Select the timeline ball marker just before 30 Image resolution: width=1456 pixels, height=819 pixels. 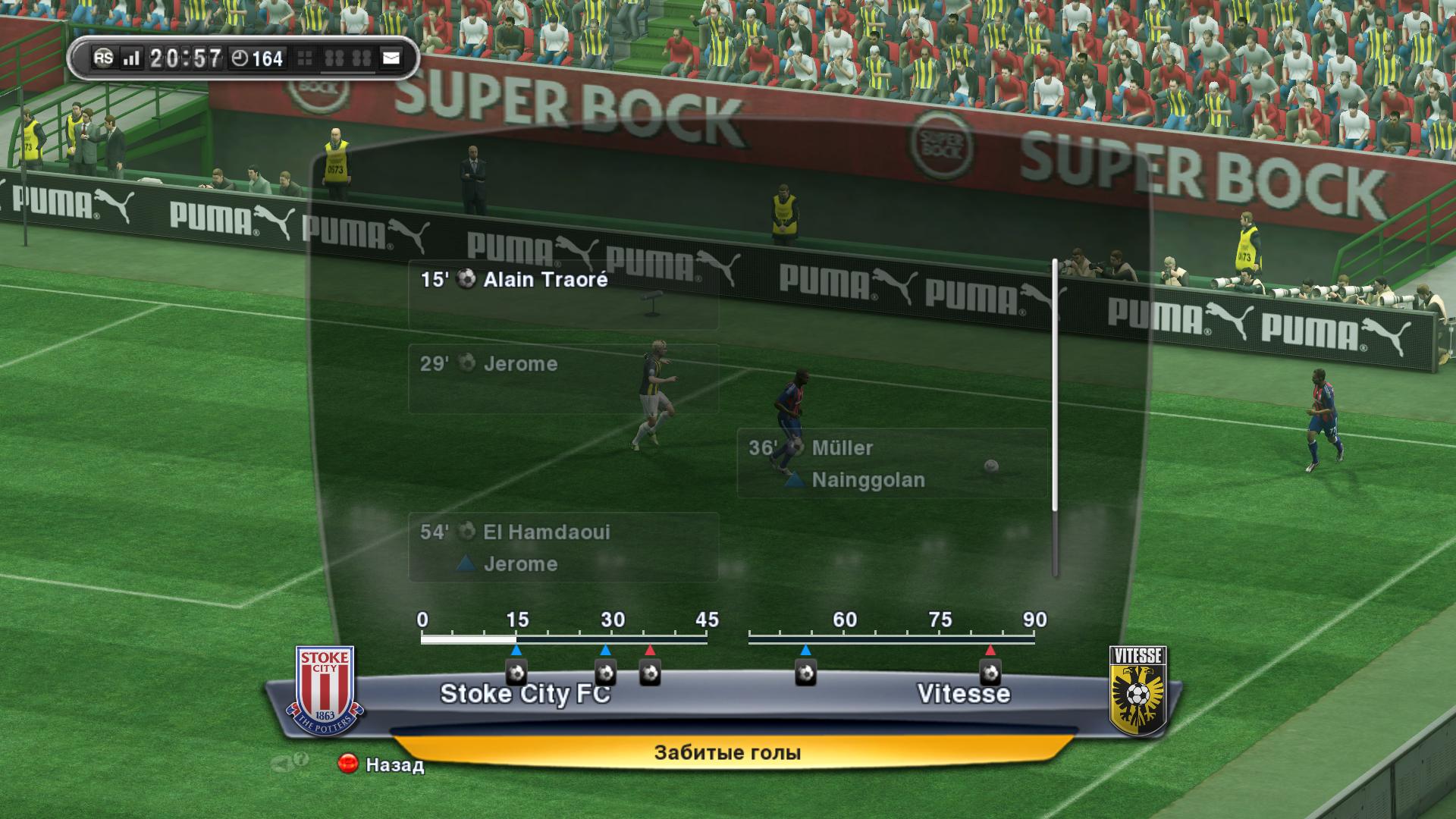coord(605,672)
